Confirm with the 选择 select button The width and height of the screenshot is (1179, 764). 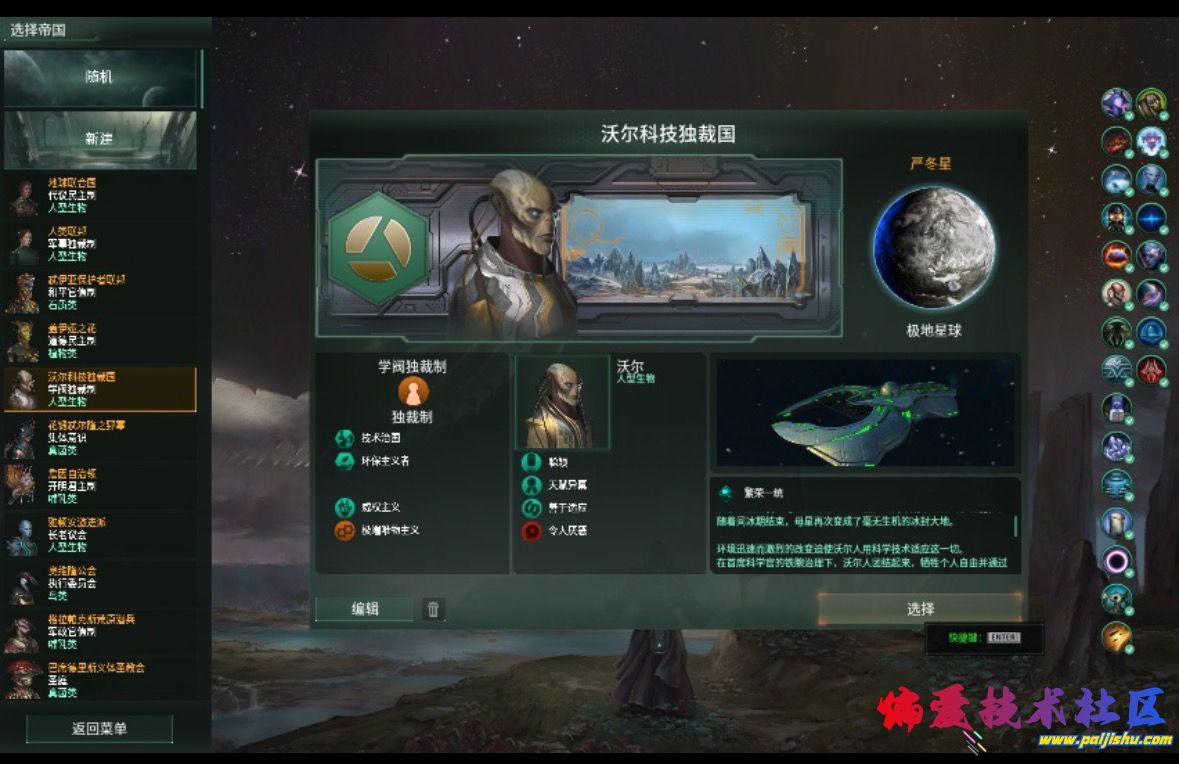[920, 609]
